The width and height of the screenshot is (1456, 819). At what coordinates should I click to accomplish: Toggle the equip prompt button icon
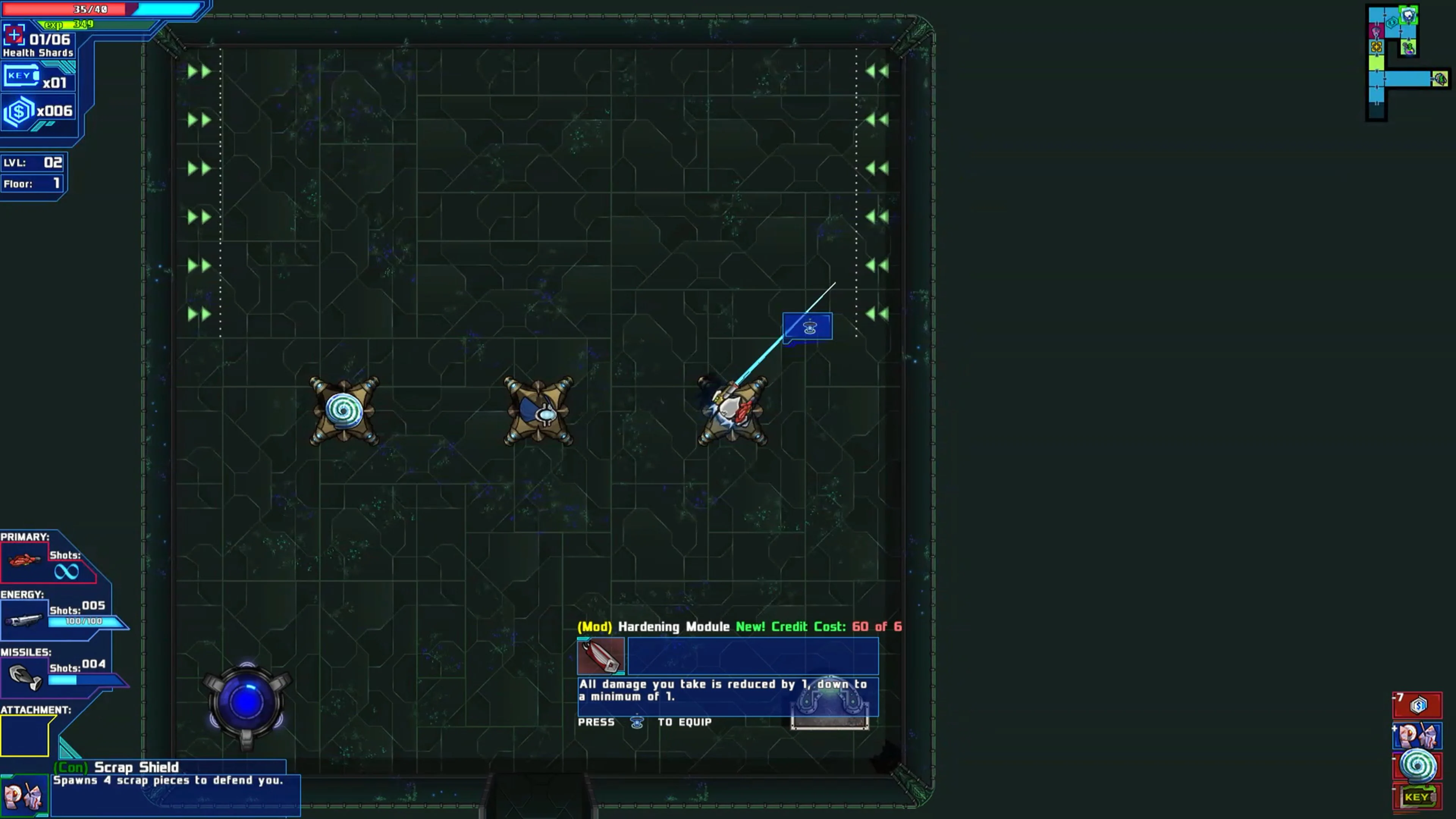[x=637, y=722]
